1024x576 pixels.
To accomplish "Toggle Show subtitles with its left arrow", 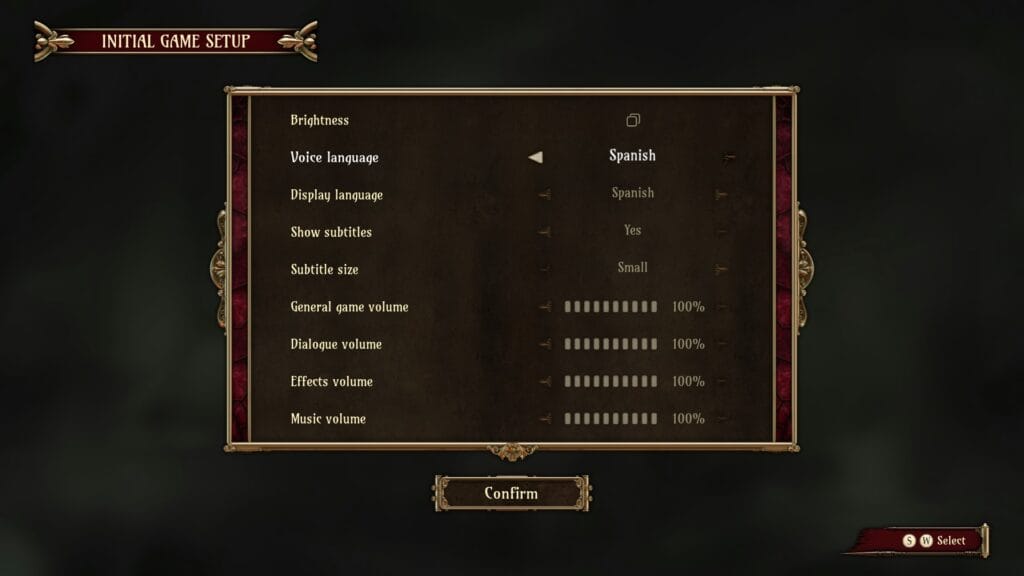I will [x=544, y=231].
